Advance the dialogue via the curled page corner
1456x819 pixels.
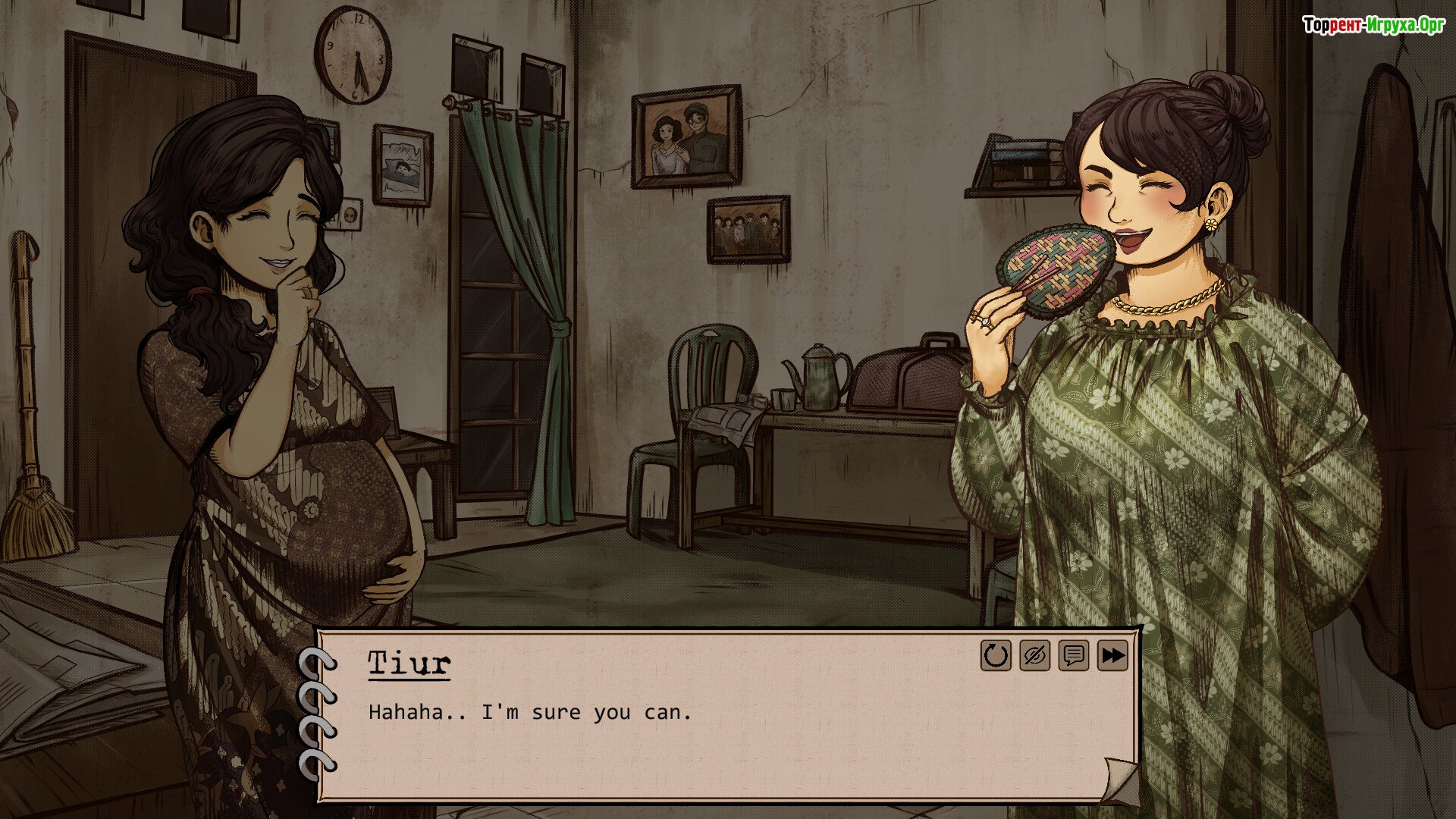point(1119,781)
